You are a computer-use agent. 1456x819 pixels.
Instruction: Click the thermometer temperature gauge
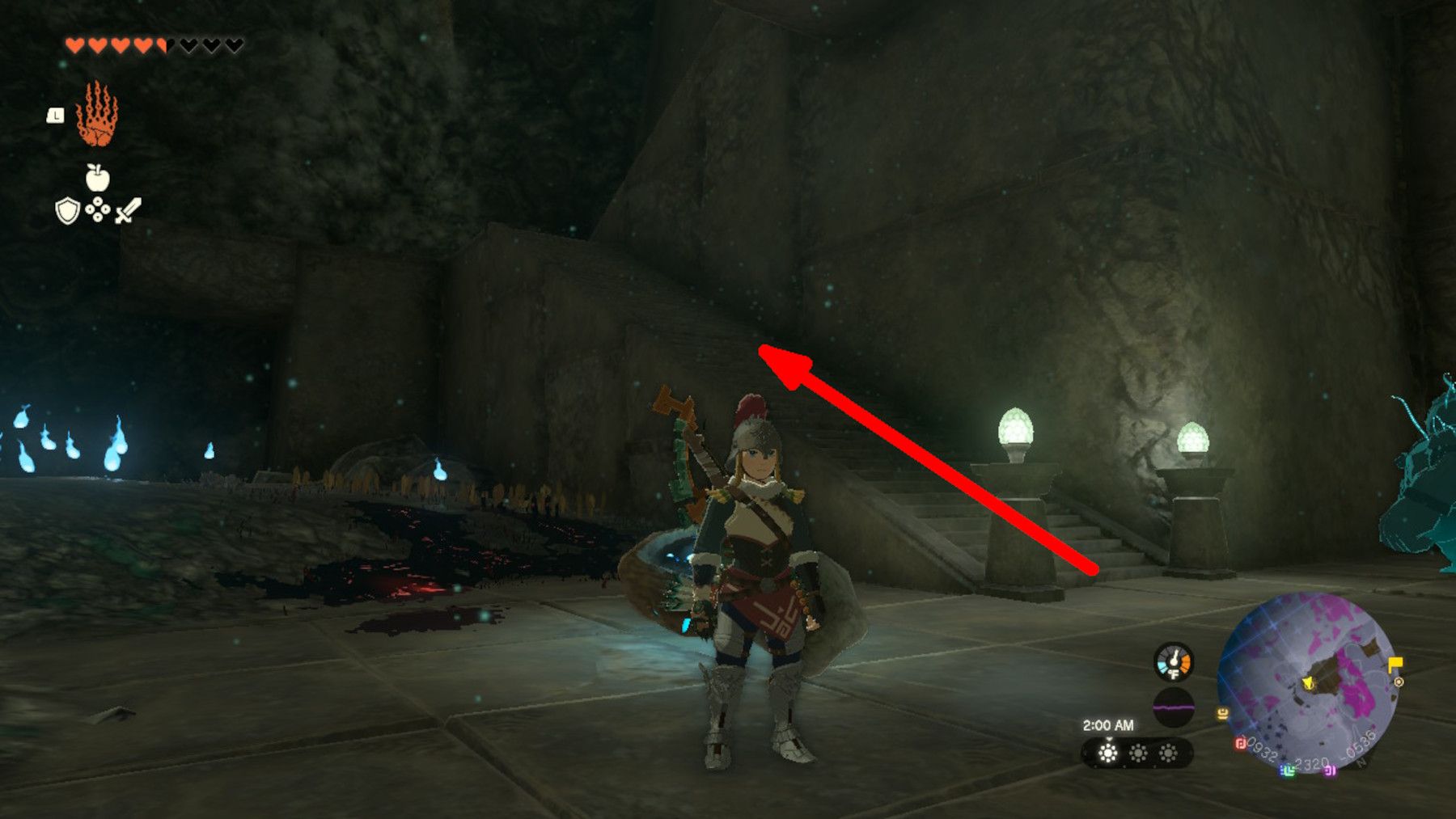[1172, 661]
